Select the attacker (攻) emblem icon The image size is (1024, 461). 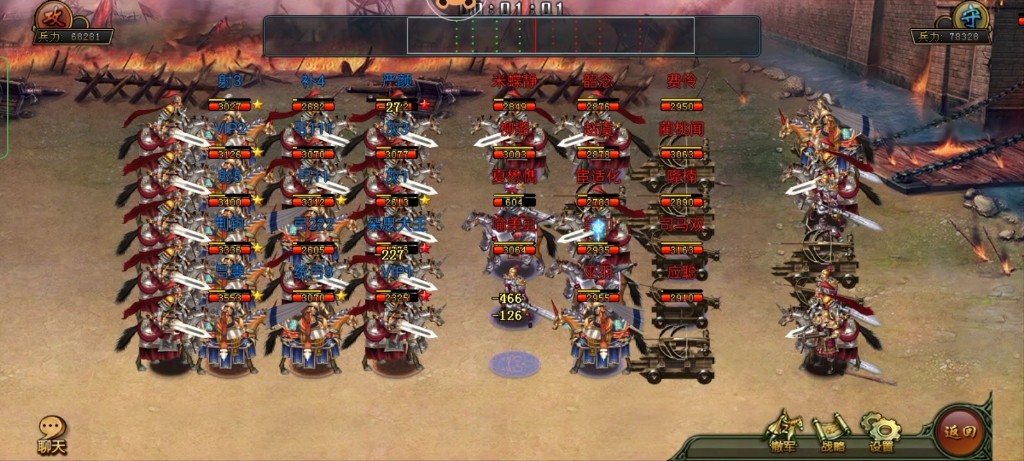click(54, 15)
